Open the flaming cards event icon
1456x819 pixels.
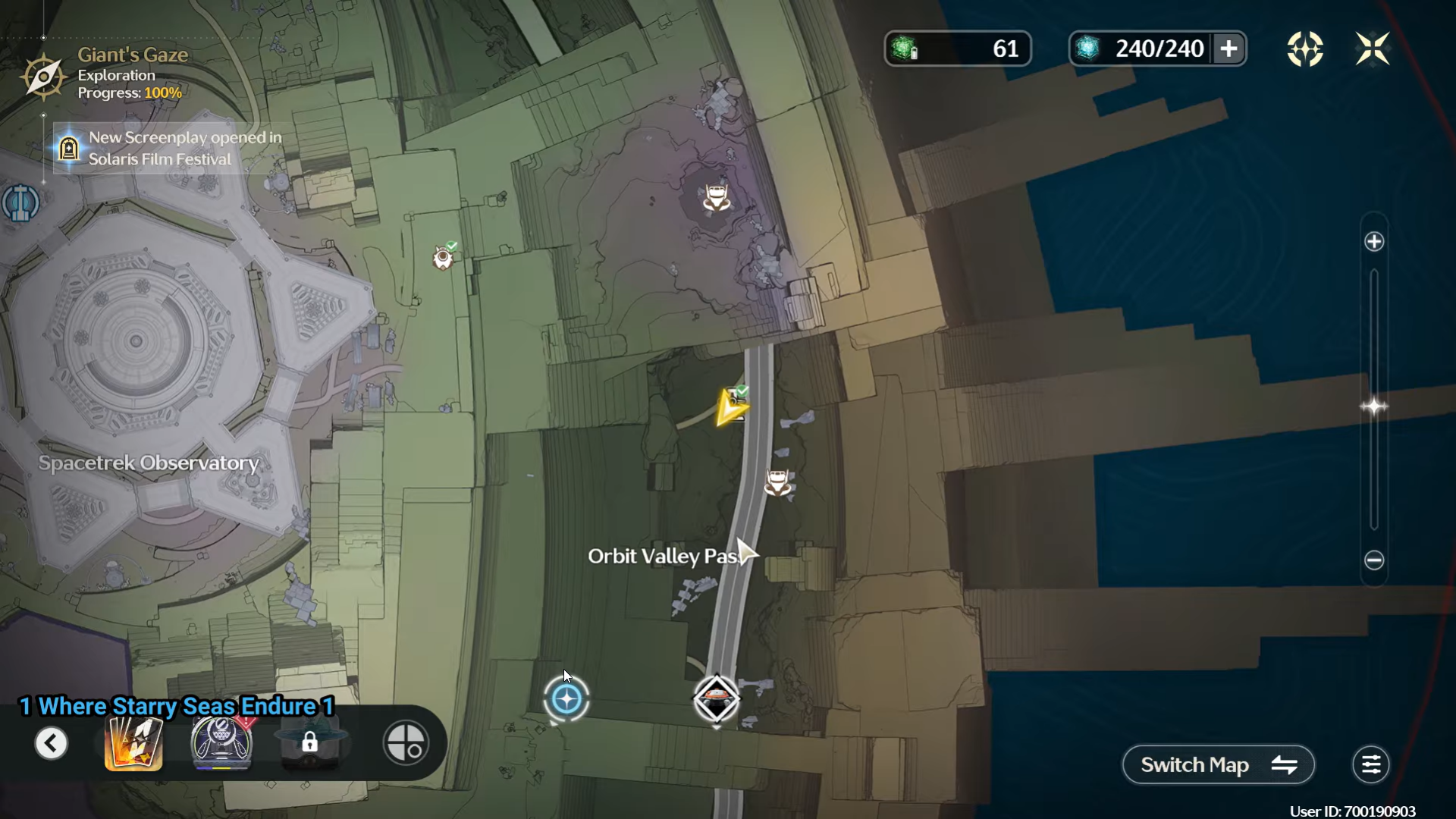pyautogui.click(x=133, y=743)
